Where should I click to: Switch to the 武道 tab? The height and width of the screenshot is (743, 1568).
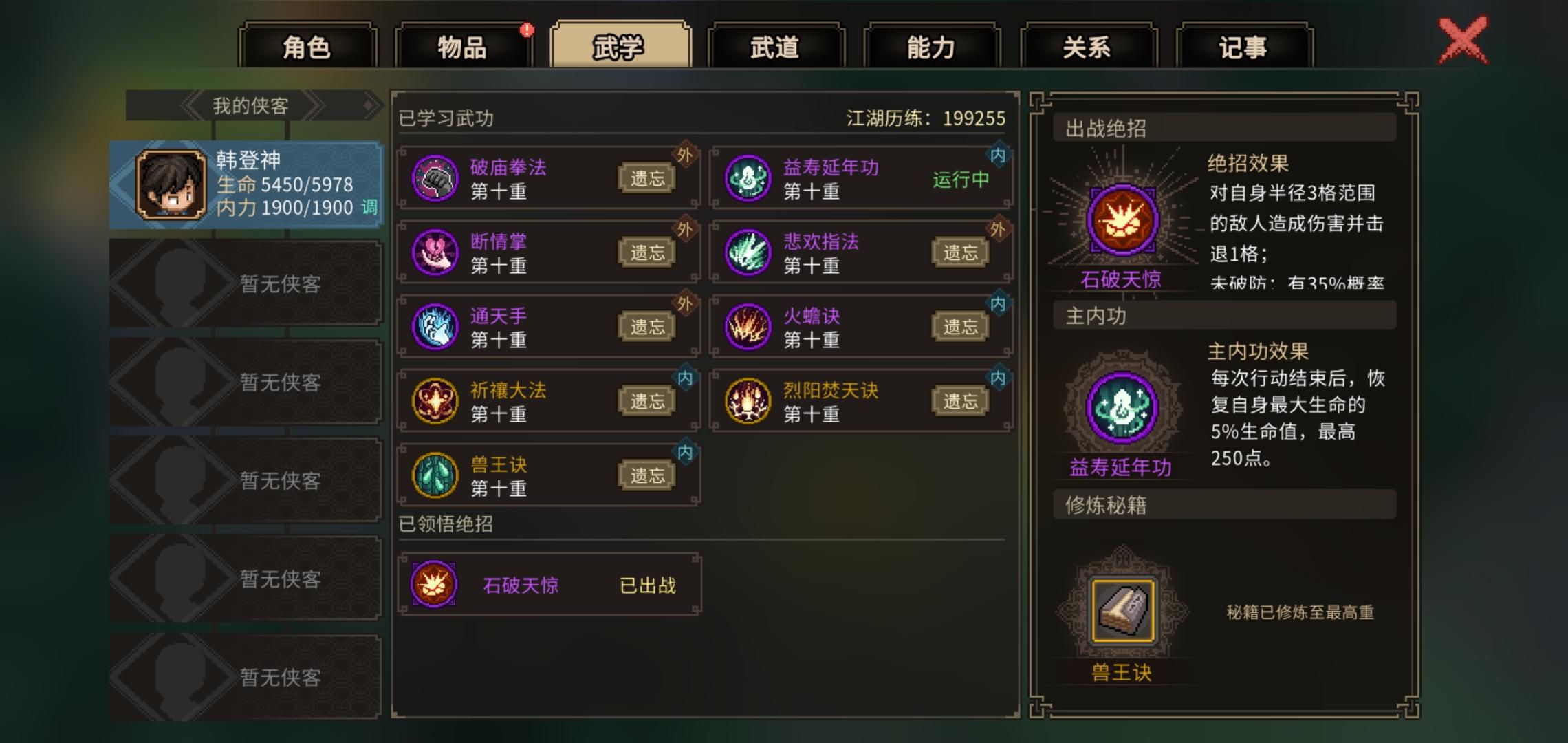click(x=776, y=47)
